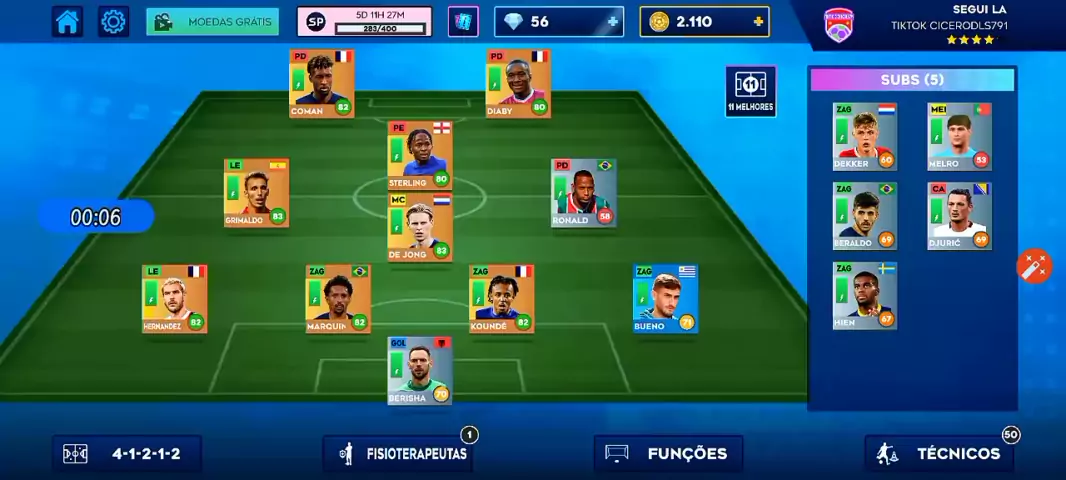Tap the Moedas Grátis button
Screen dimensions: 1066x480
click(x=212, y=21)
